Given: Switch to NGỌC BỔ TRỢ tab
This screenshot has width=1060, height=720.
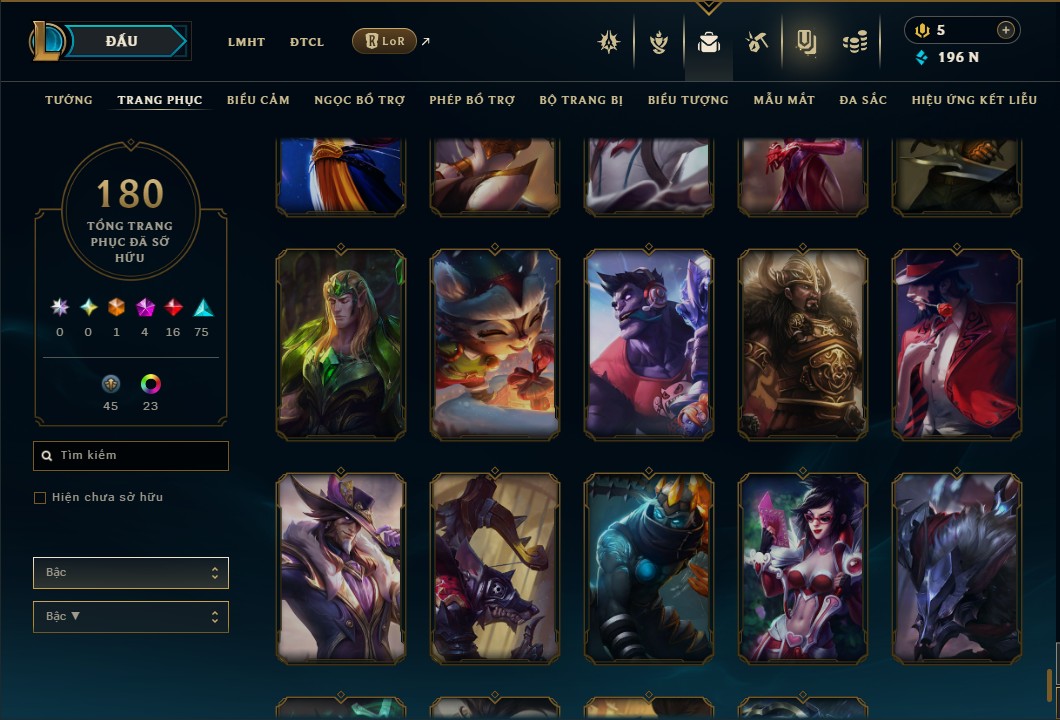Looking at the screenshot, I should pos(359,100).
